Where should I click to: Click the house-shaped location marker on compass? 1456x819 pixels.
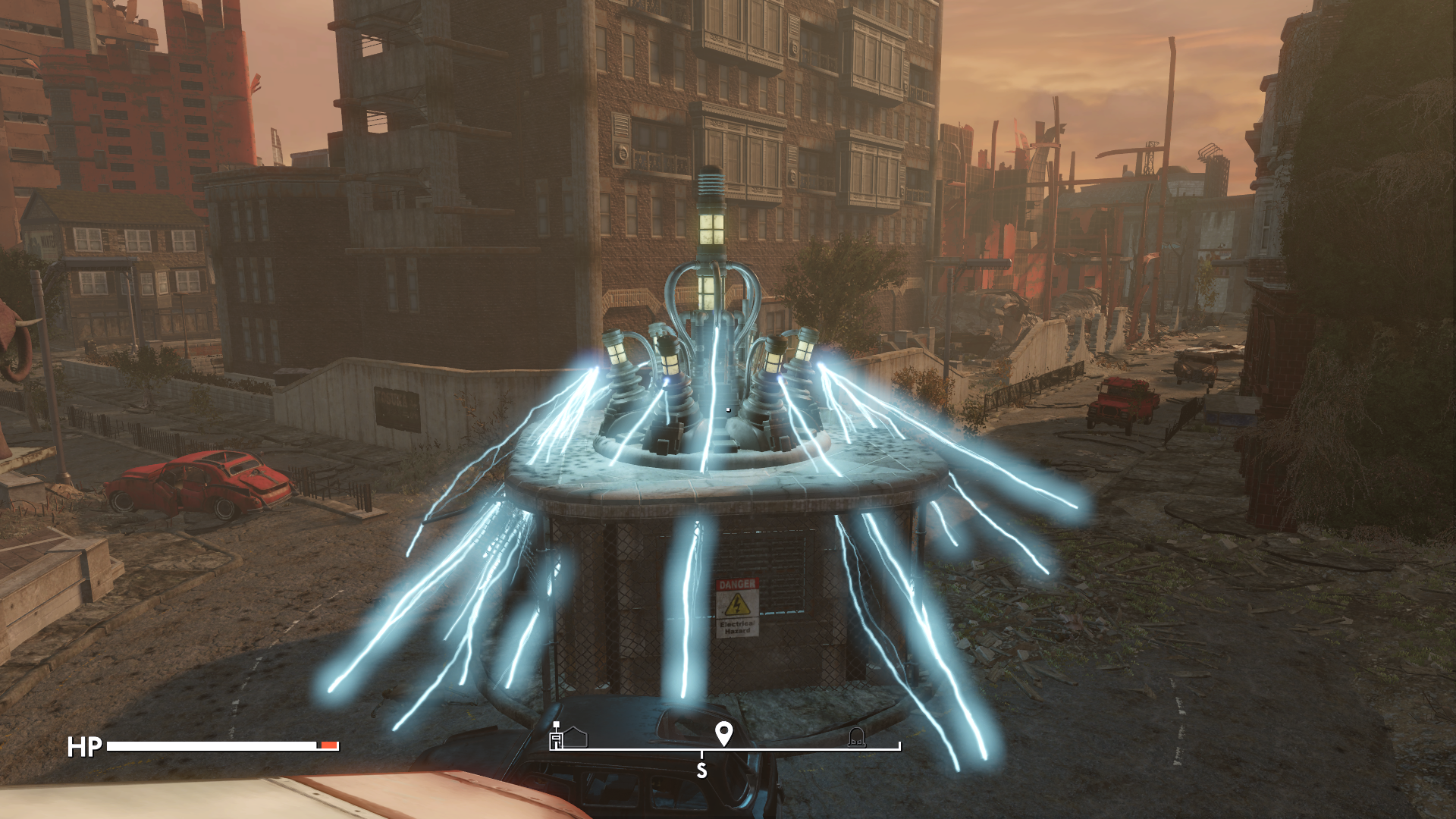click(x=576, y=737)
